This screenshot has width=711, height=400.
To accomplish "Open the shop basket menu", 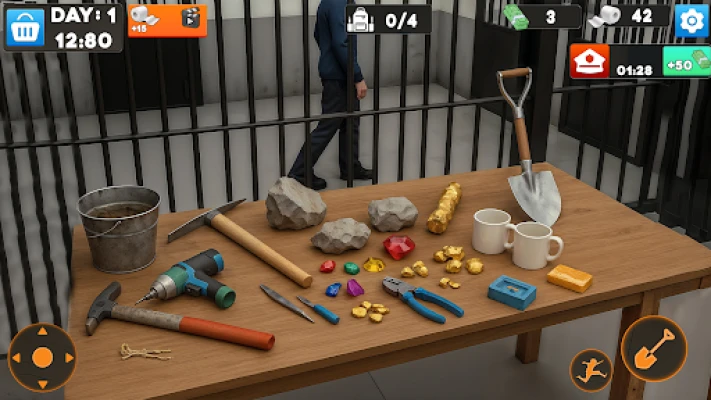I will 25,27.
